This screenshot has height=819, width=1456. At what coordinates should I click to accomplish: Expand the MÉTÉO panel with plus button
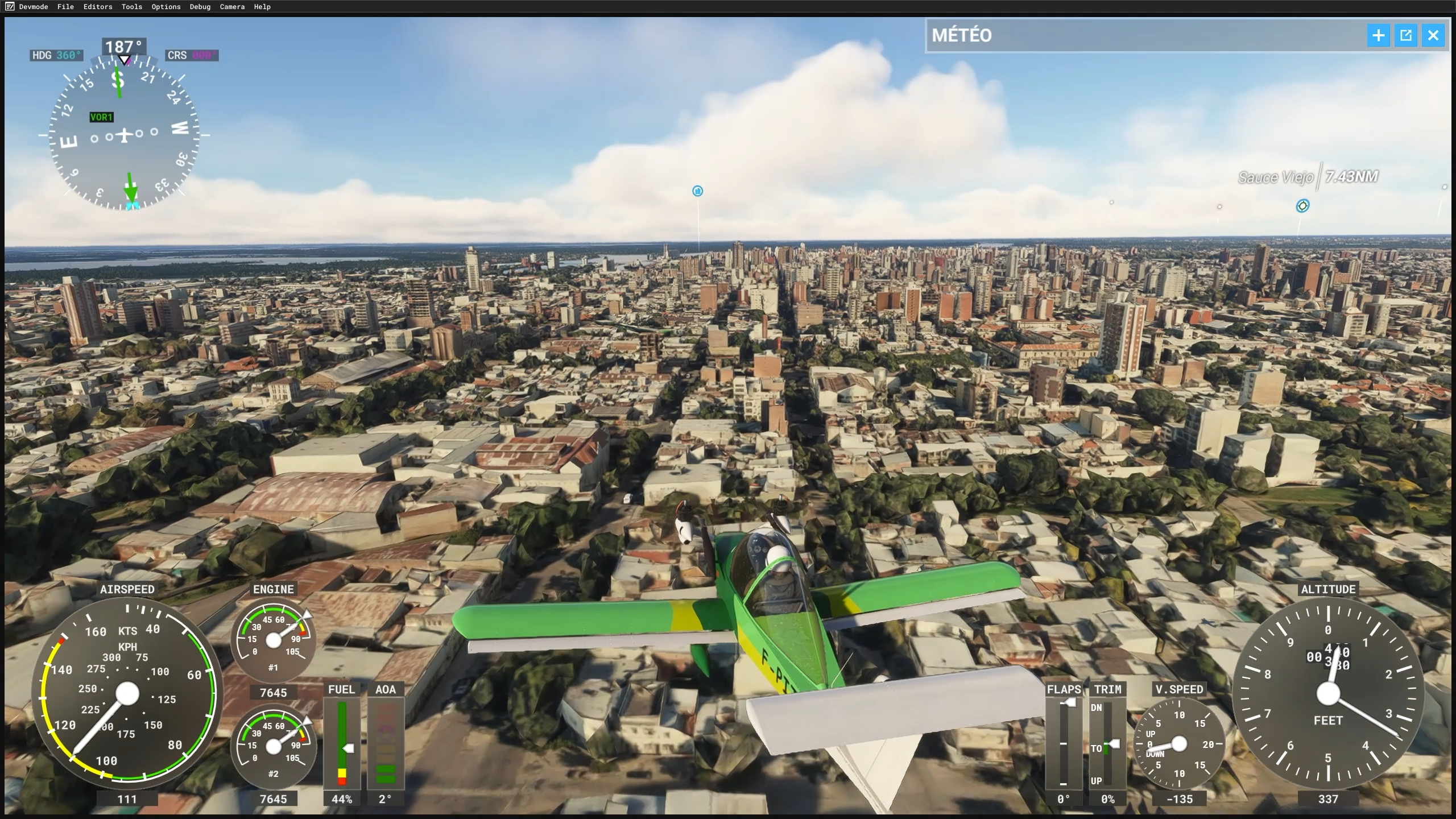click(x=1378, y=36)
